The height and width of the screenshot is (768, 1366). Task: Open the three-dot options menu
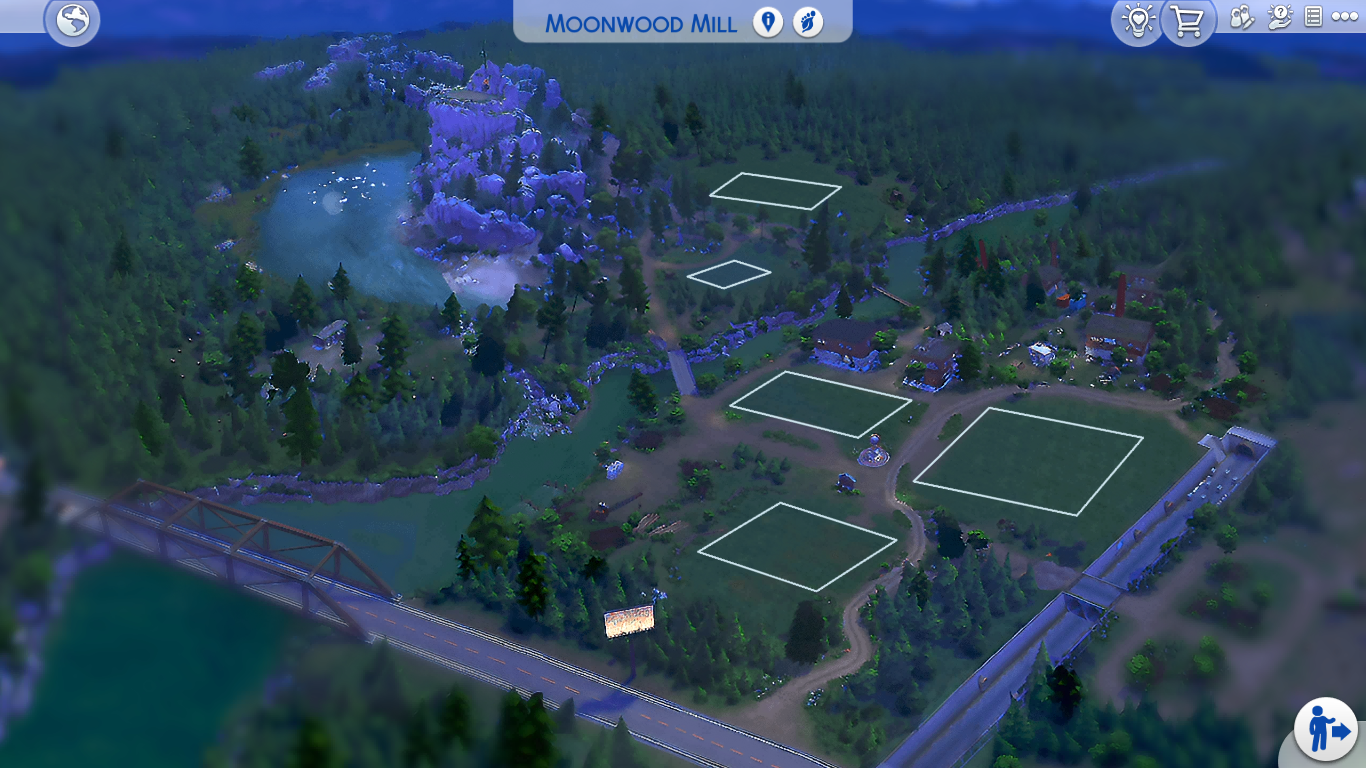[x=1345, y=17]
